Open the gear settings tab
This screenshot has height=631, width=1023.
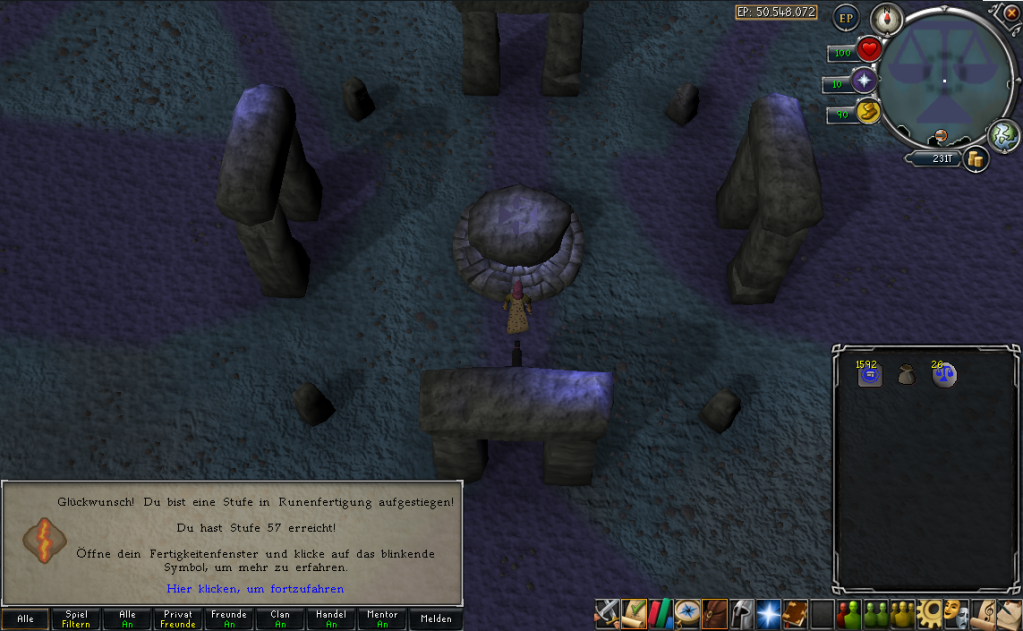tap(929, 613)
